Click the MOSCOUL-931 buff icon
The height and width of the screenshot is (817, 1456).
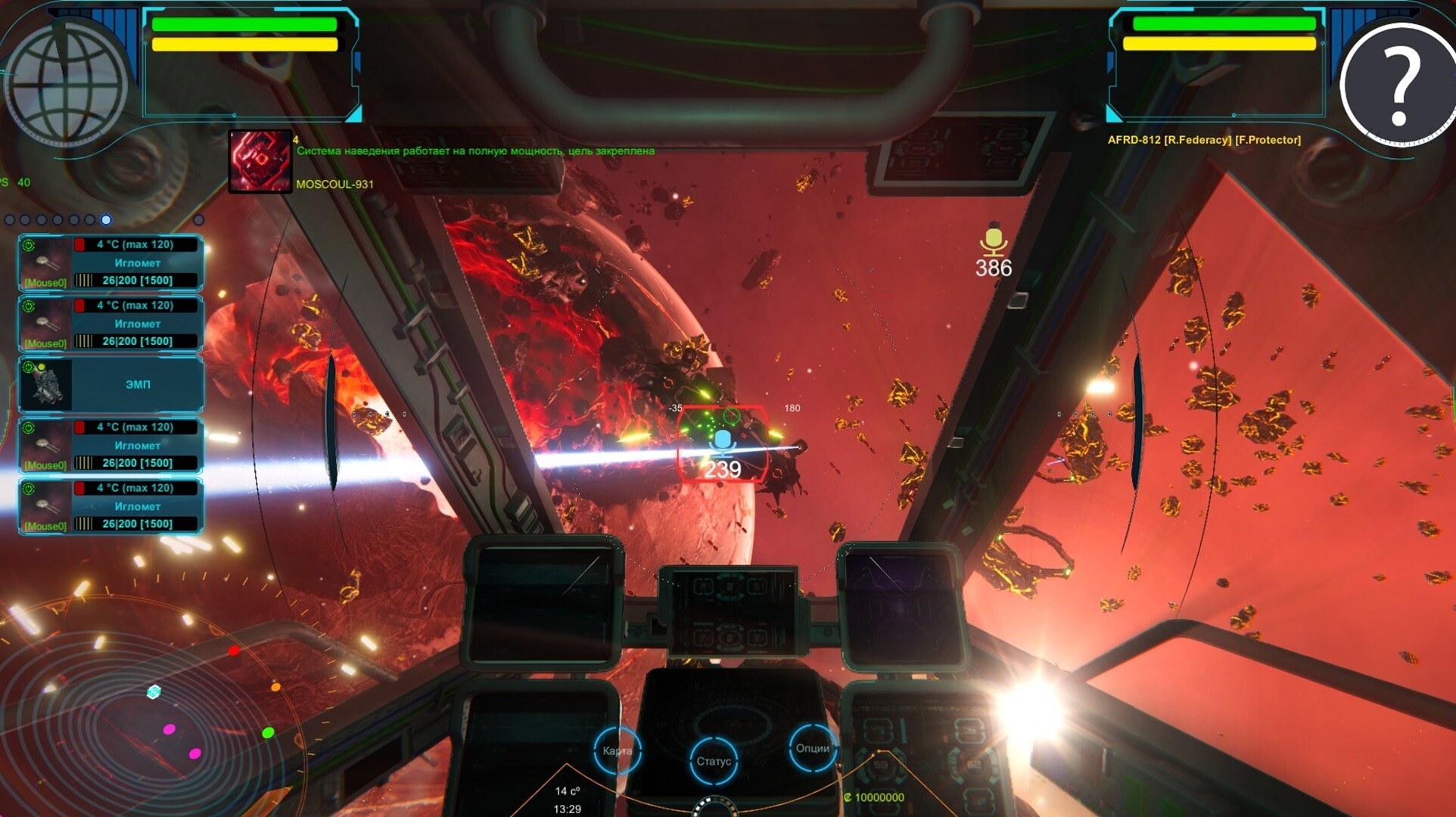[x=259, y=161]
